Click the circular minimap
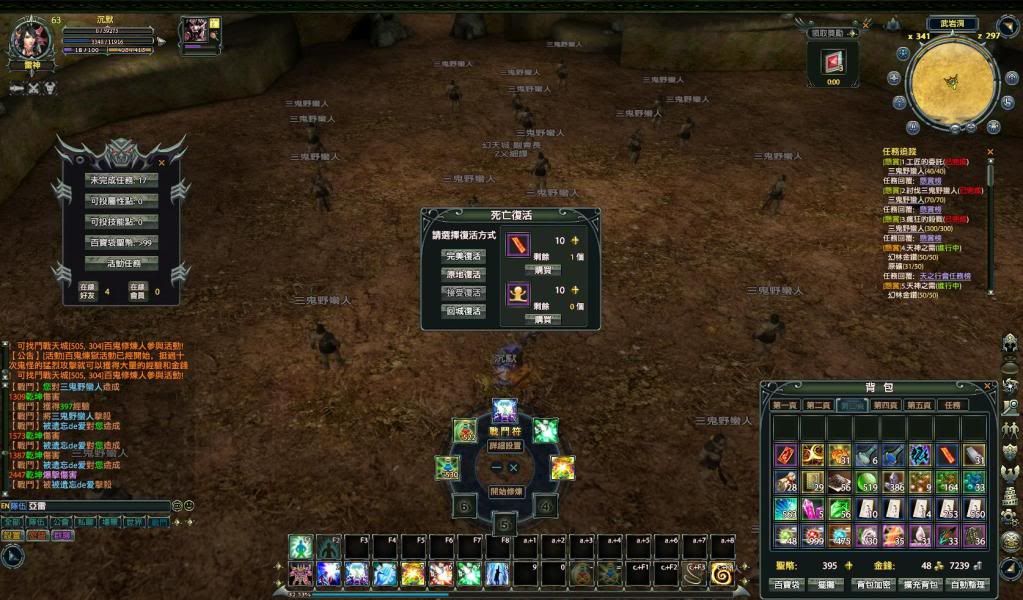 pyautogui.click(x=952, y=83)
